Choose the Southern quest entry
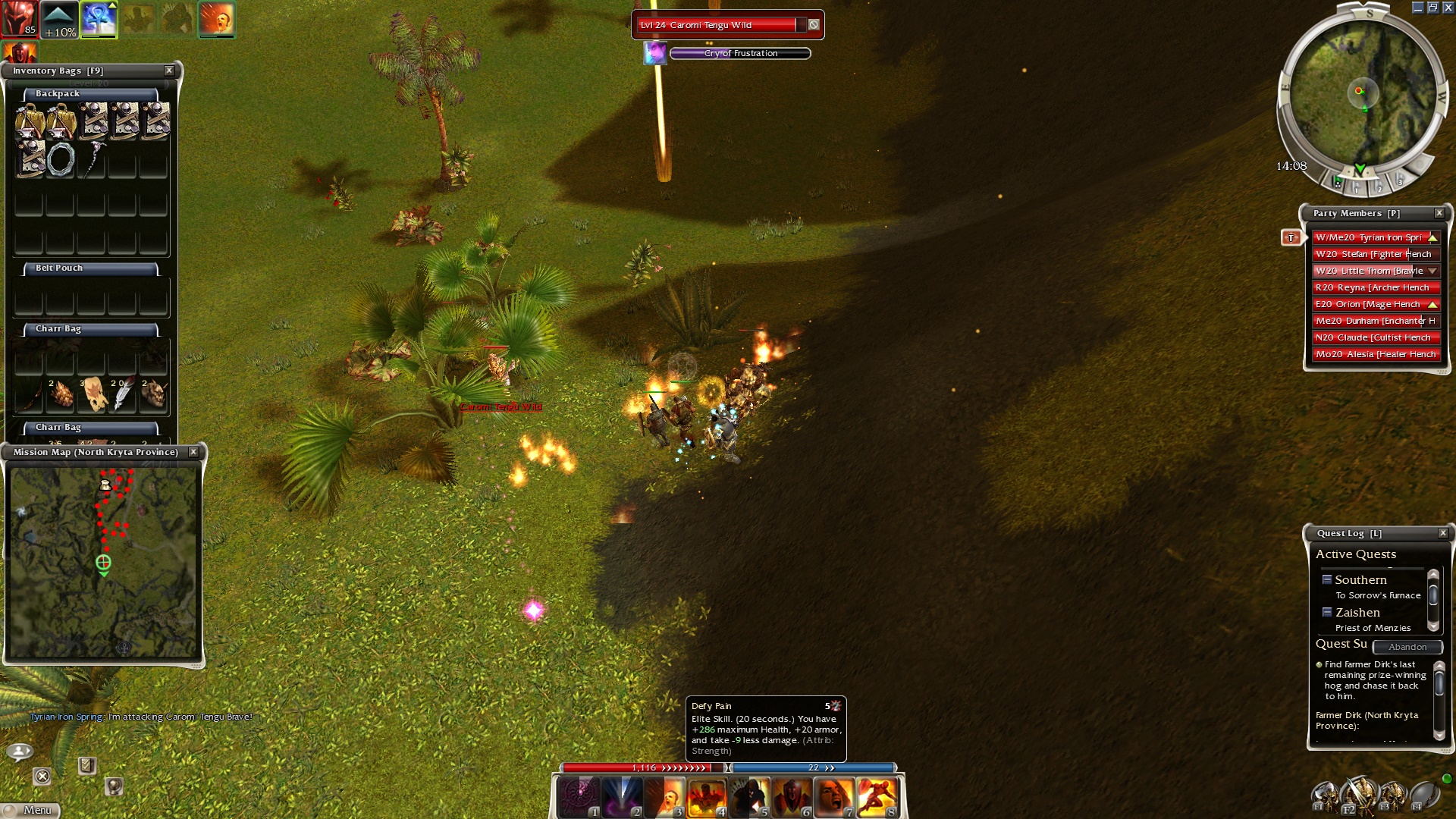The width and height of the screenshot is (1456, 819). (x=1360, y=580)
